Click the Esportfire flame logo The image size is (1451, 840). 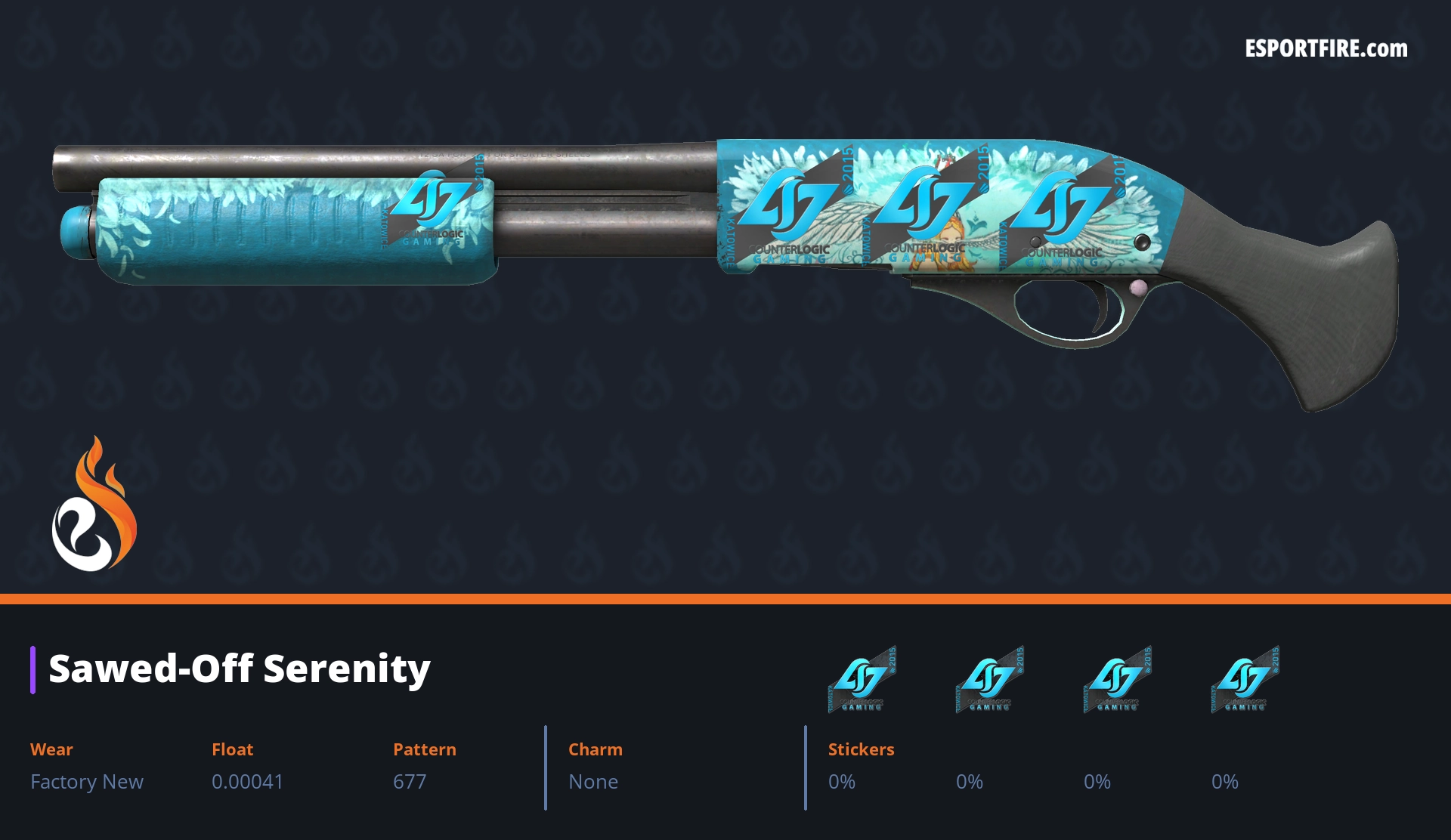coord(94,505)
